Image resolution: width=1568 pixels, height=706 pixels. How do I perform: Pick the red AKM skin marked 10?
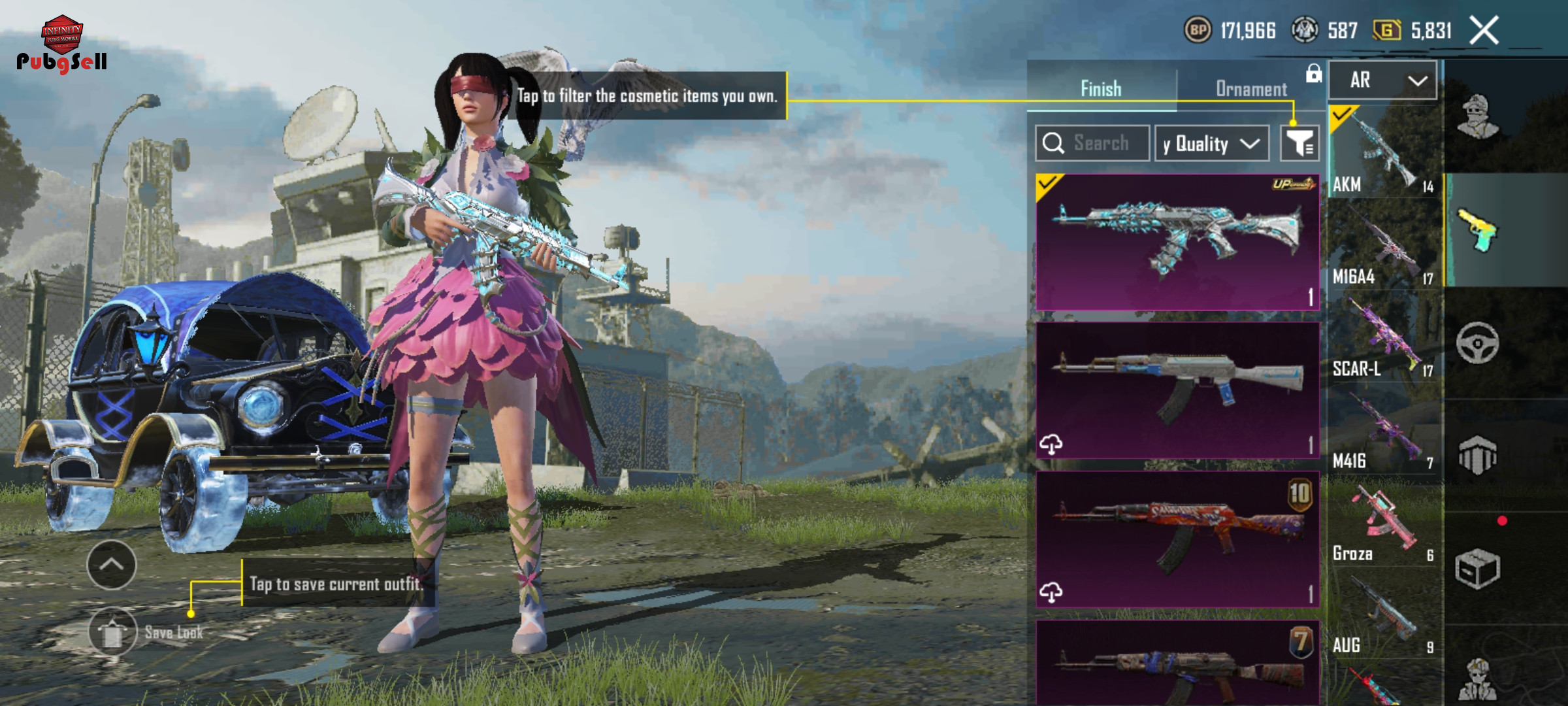coord(1177,539)
